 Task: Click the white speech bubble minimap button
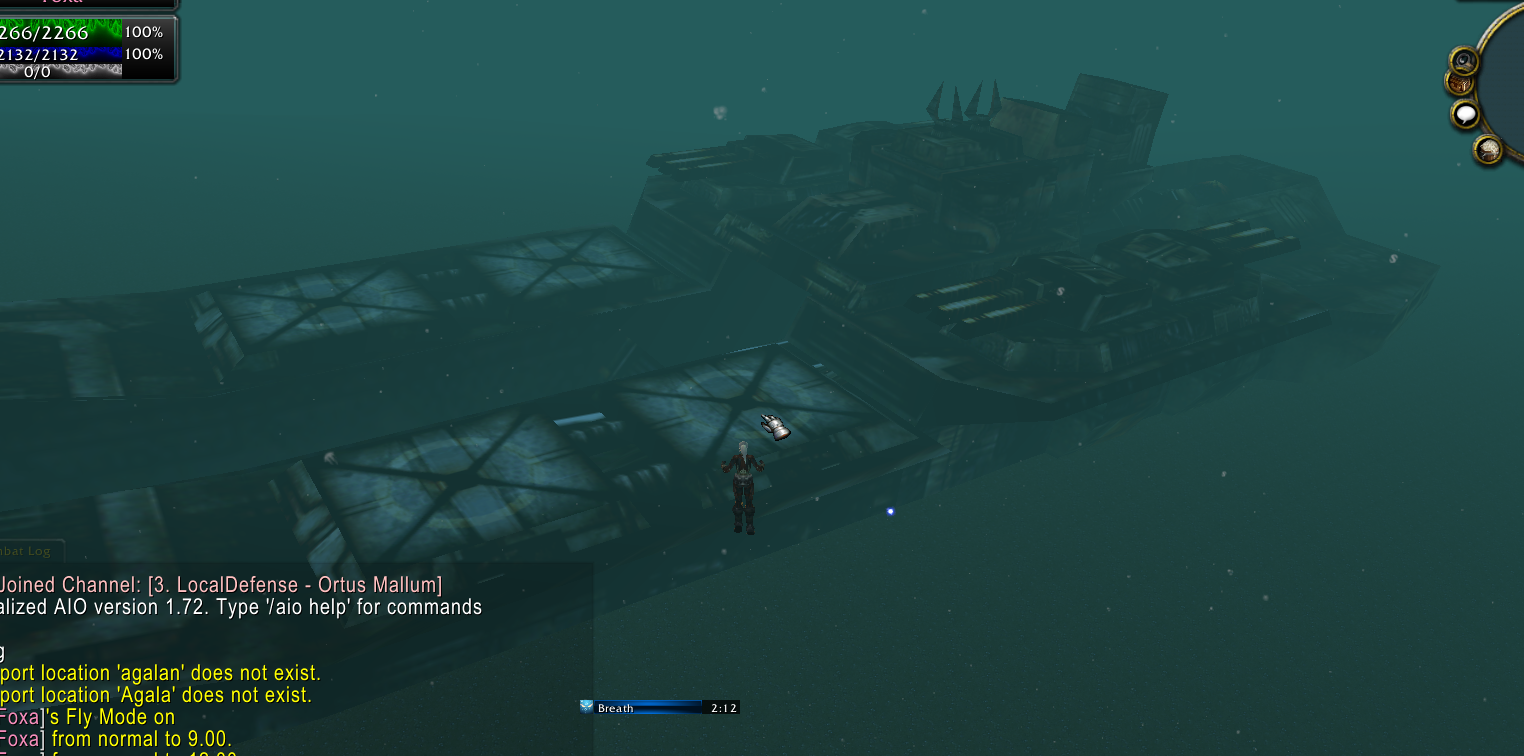click(1465, 114)
